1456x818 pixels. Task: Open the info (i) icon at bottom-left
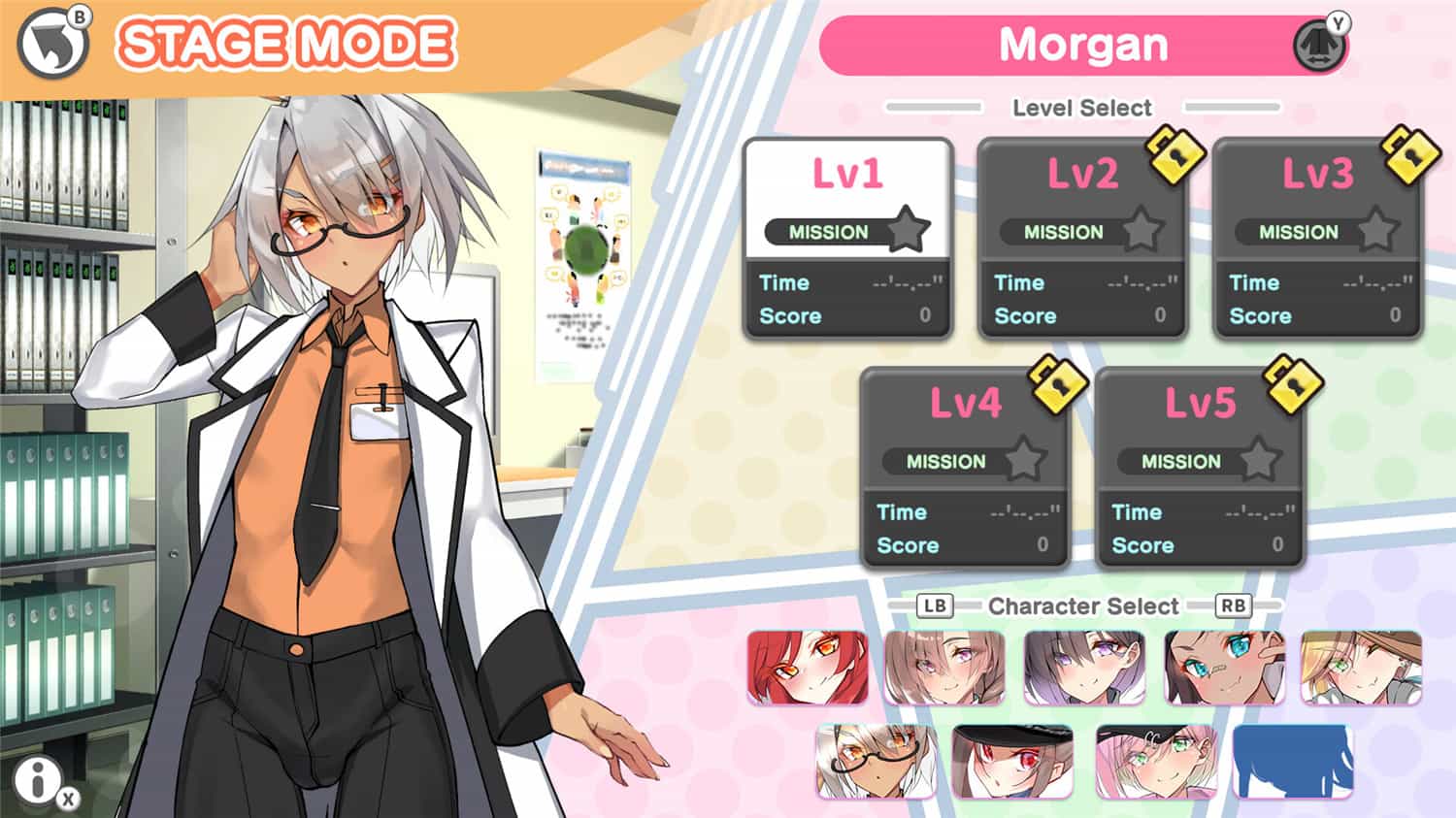coord(37,783)
